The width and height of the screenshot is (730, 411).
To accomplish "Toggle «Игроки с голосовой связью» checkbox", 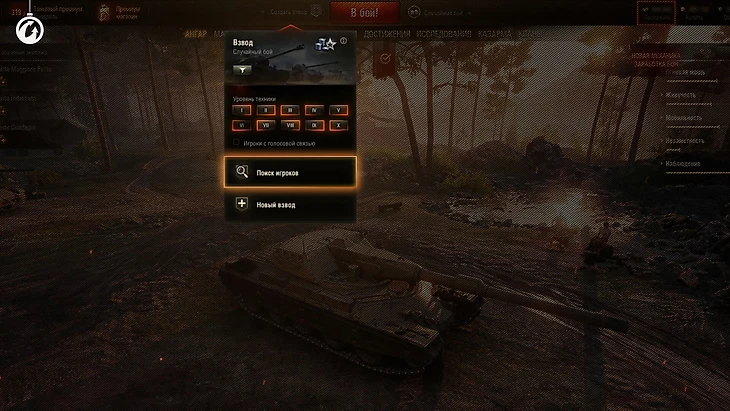I will pos(236,143).
